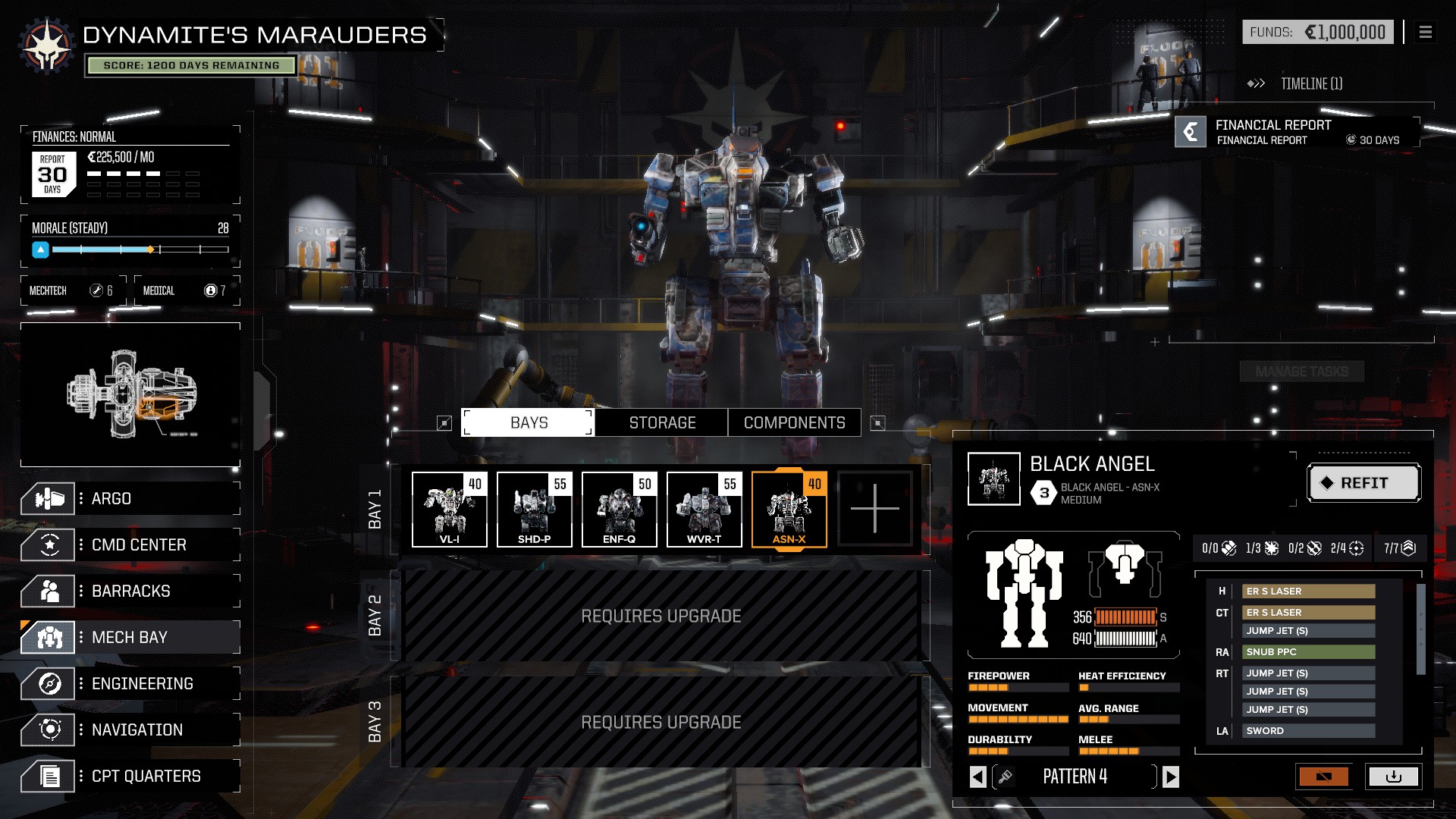
Task: Go to the CMD Center
Action: coord(130,545)
